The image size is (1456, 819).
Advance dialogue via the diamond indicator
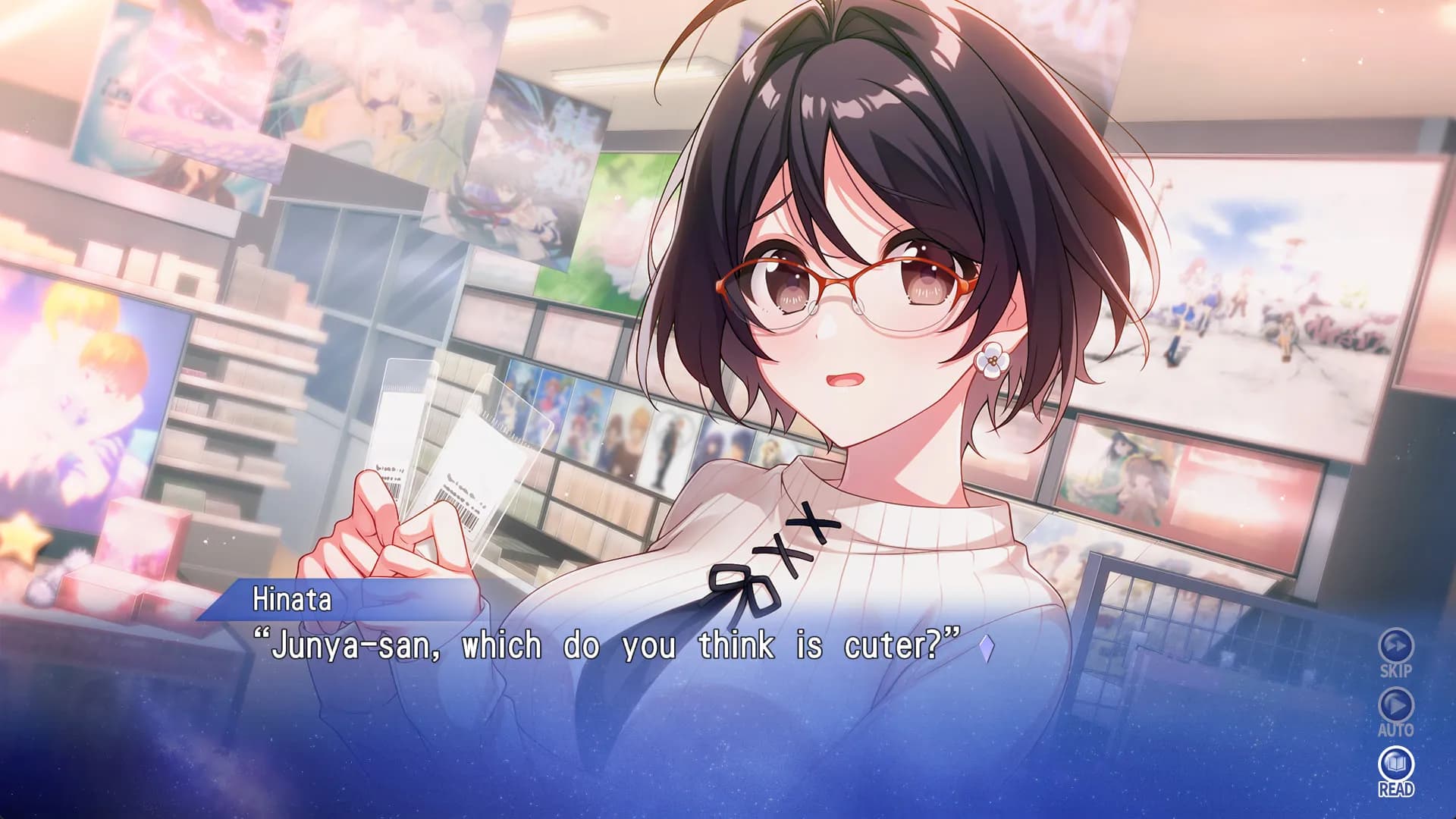click(985, 648)
